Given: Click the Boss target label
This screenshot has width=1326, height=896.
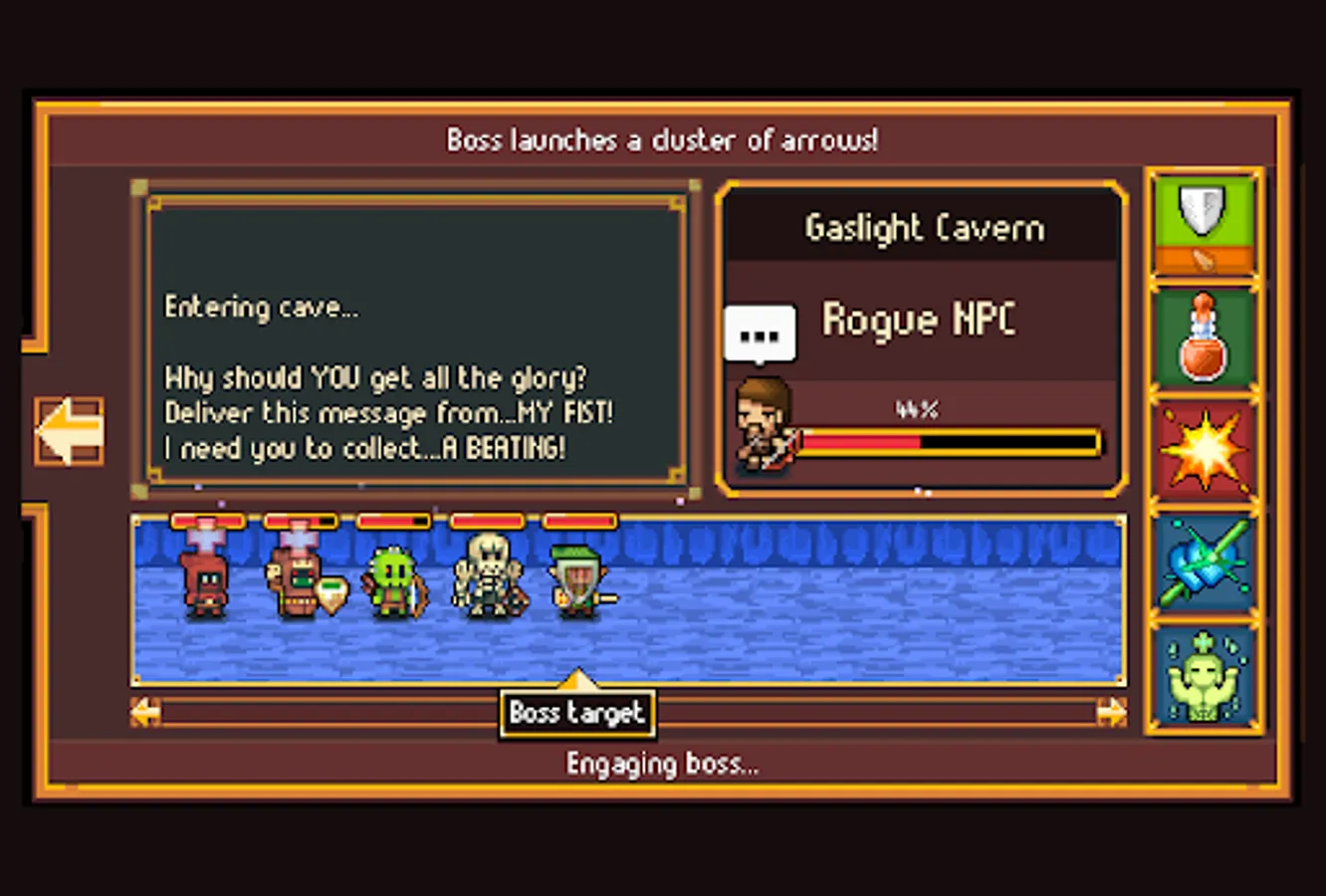Looking at the screenshot, I should point(577,714).
